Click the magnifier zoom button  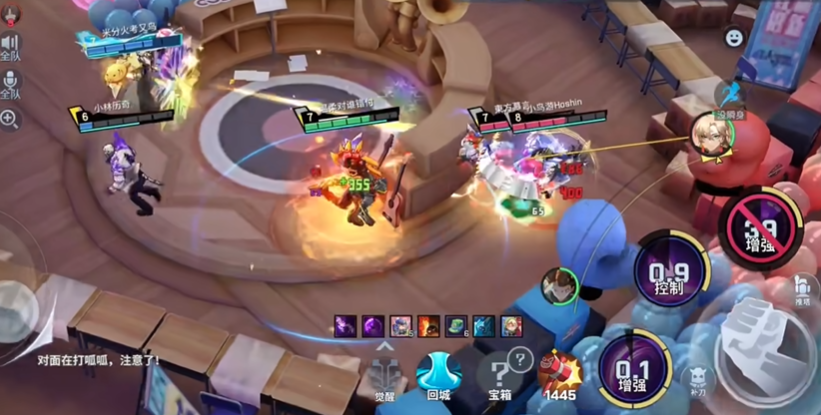click(10, 119)
